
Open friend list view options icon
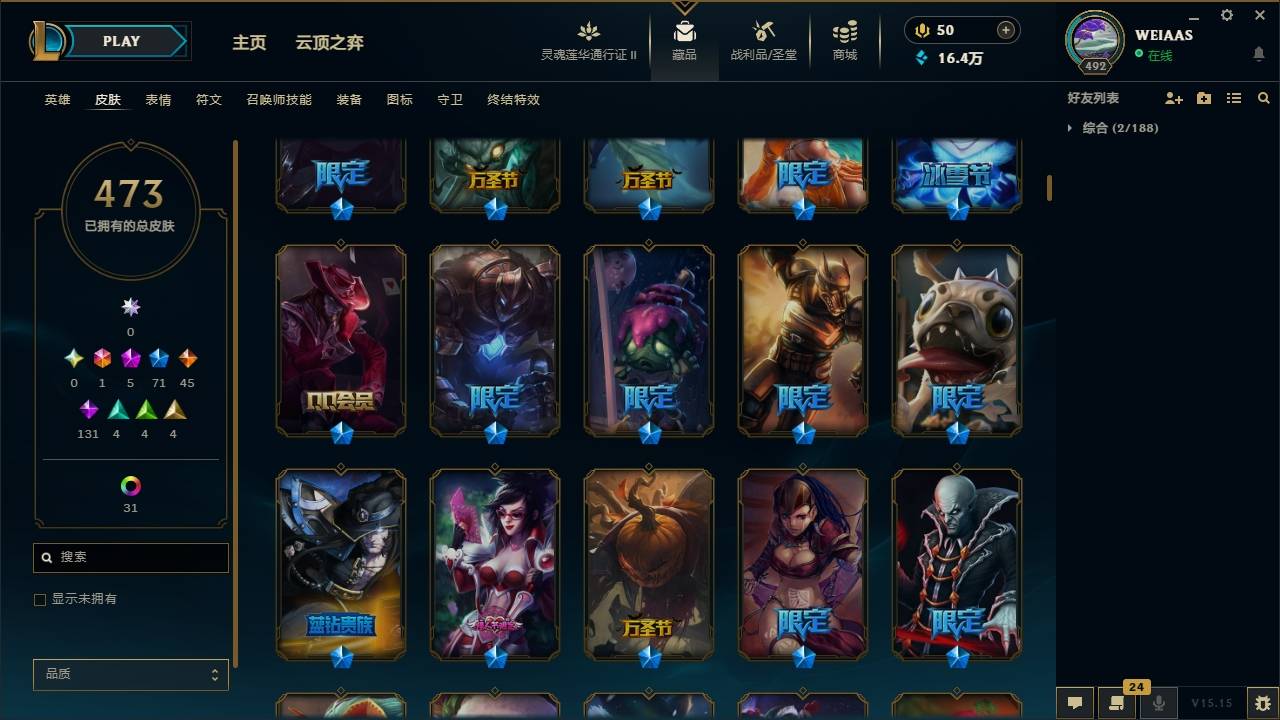pyautogui.click(x=1234, y=98)
